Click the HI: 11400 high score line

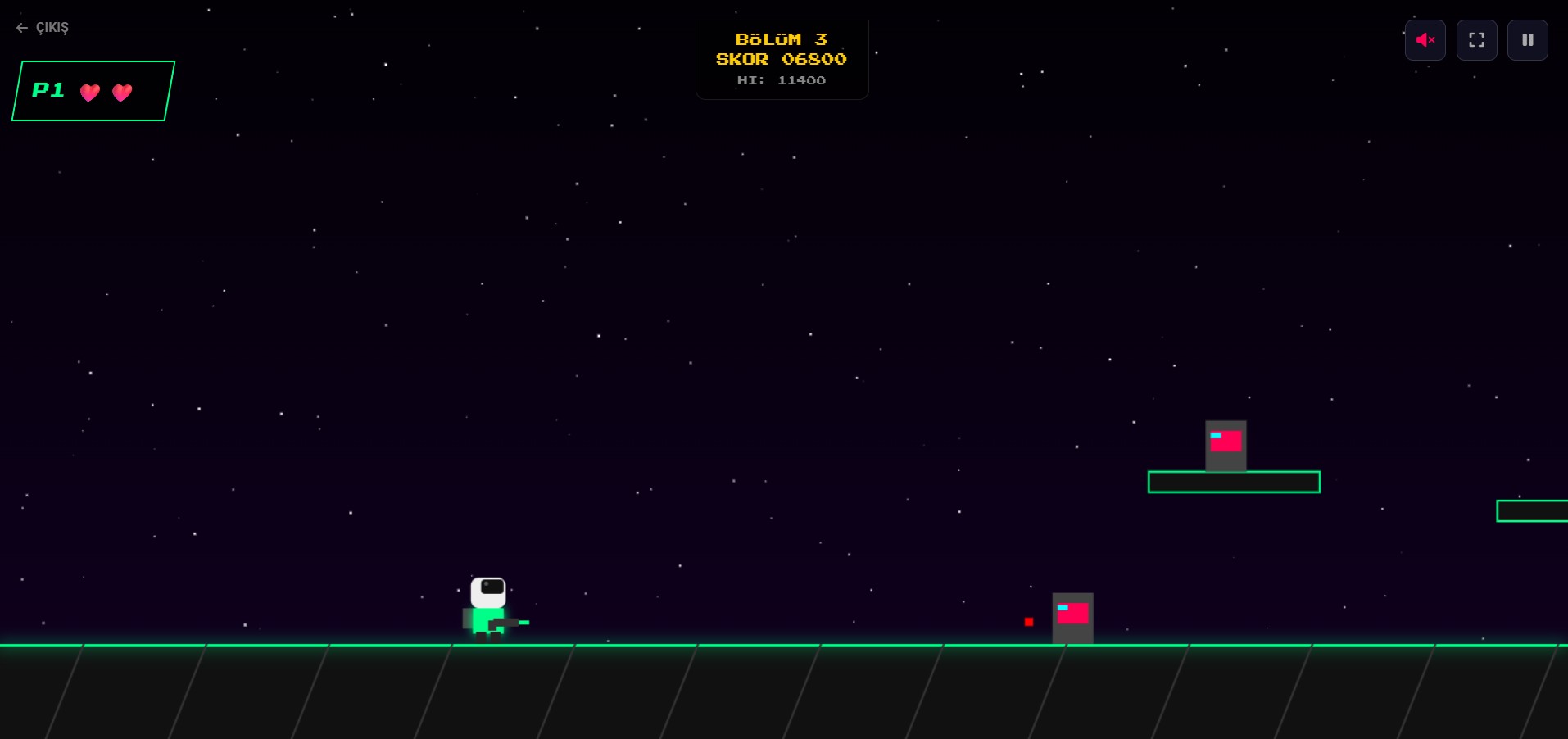[x=781, y=79]
